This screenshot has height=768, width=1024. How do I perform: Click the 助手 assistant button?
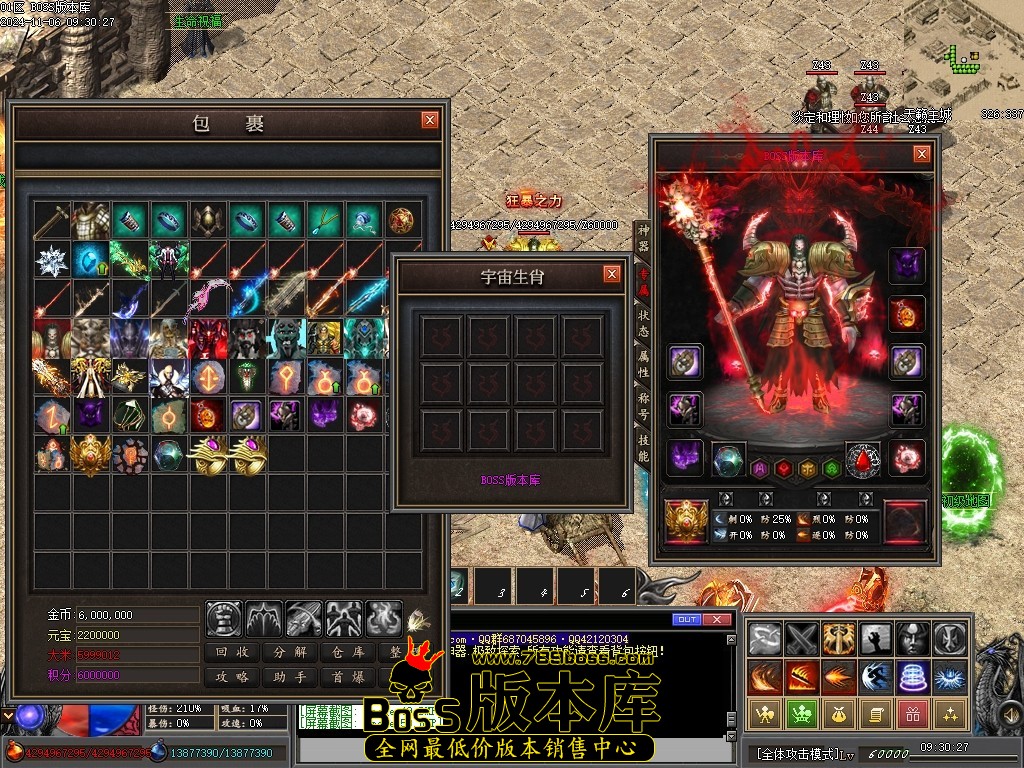coord(290,677)
